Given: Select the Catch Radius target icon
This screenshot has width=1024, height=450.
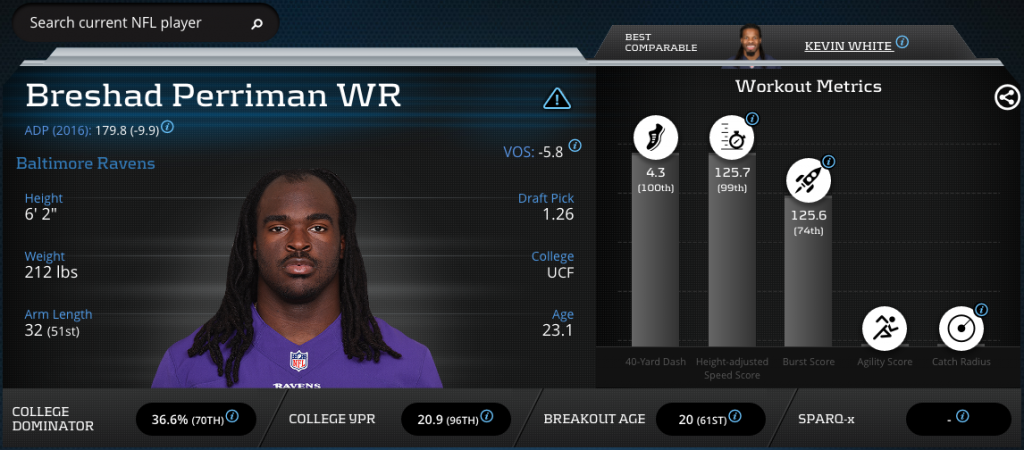Looking at the screenshot, I should click(960, 327).
